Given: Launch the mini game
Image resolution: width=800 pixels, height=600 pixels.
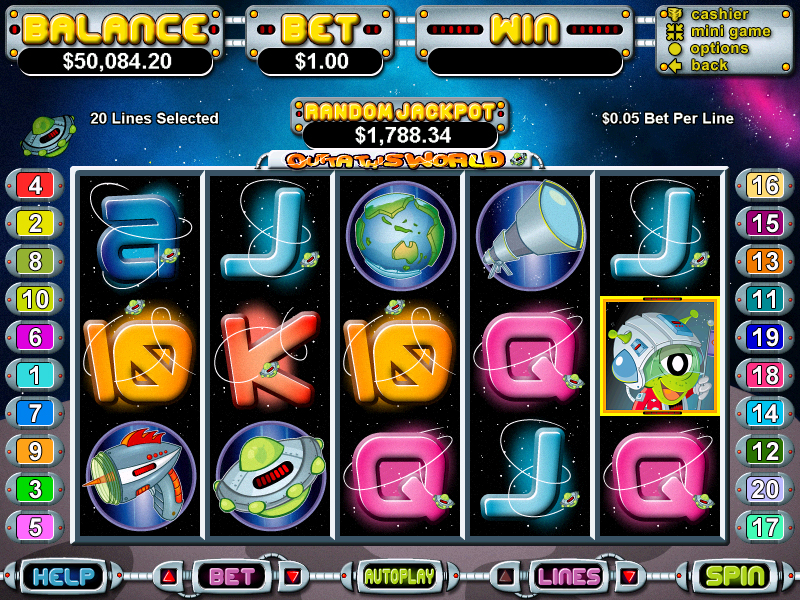Looking at the screenshot, I should coord(729,31).
